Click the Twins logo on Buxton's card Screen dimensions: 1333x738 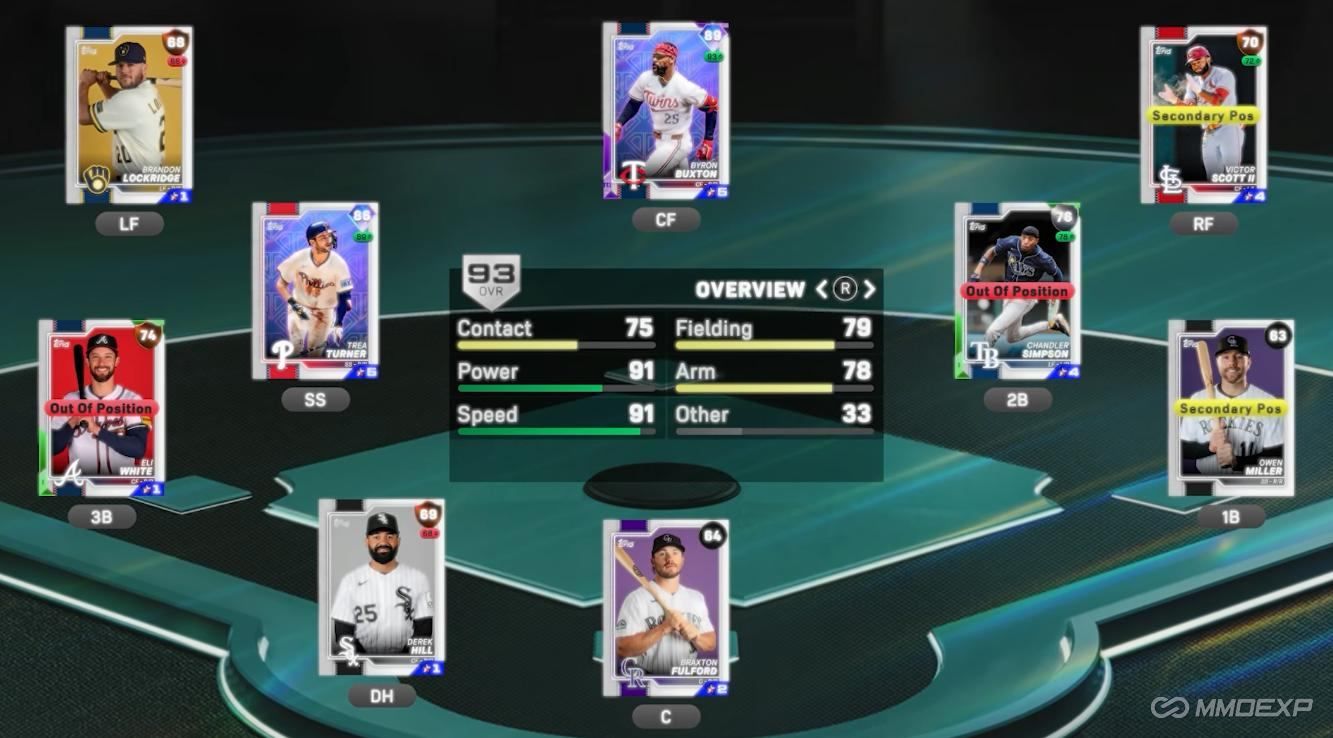click(633, 173)
